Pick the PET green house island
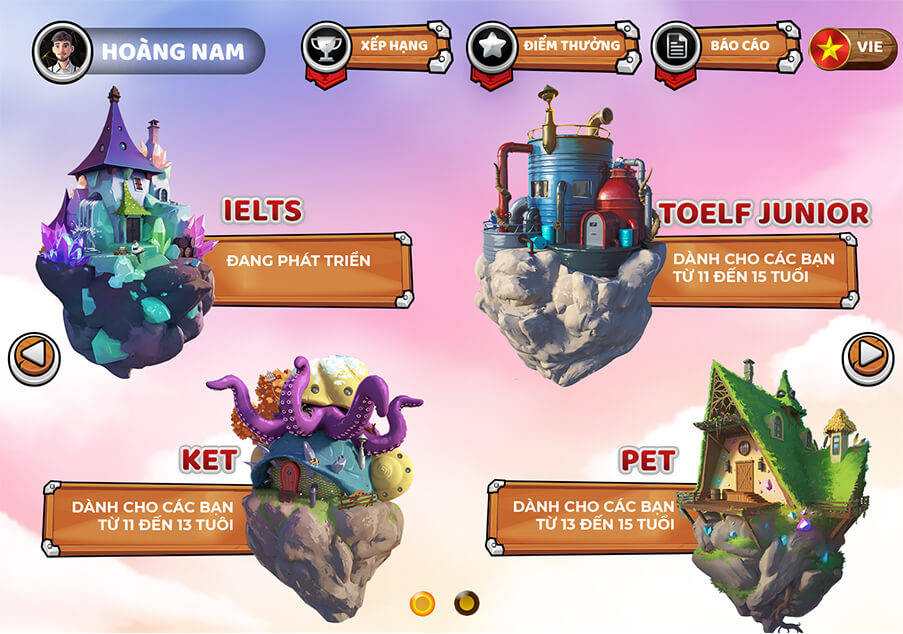The height and width of the screenshot is (634, 903). coord(775,480)
